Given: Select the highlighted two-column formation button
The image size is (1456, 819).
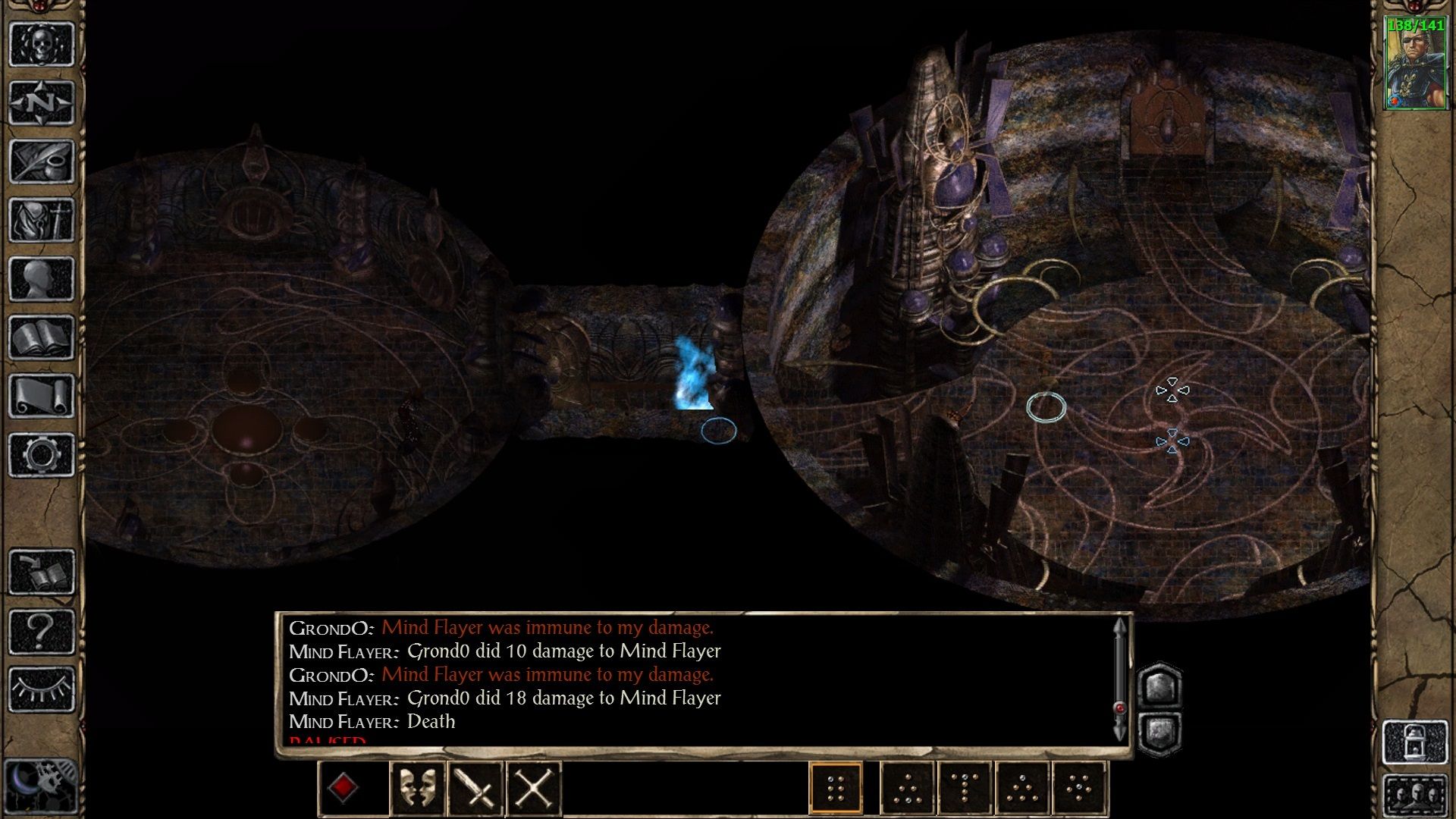Looking at the screenshot, I should (836, 788).
